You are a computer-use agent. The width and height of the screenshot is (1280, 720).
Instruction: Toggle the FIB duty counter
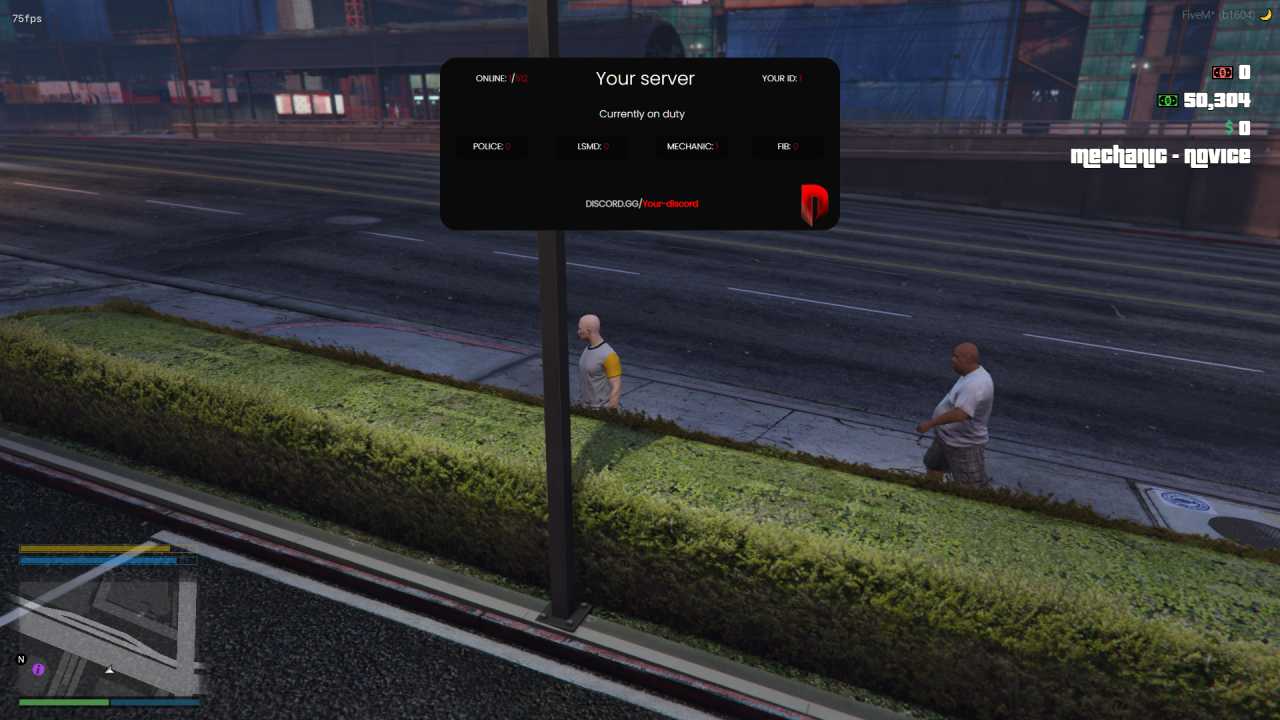[787, 146]
